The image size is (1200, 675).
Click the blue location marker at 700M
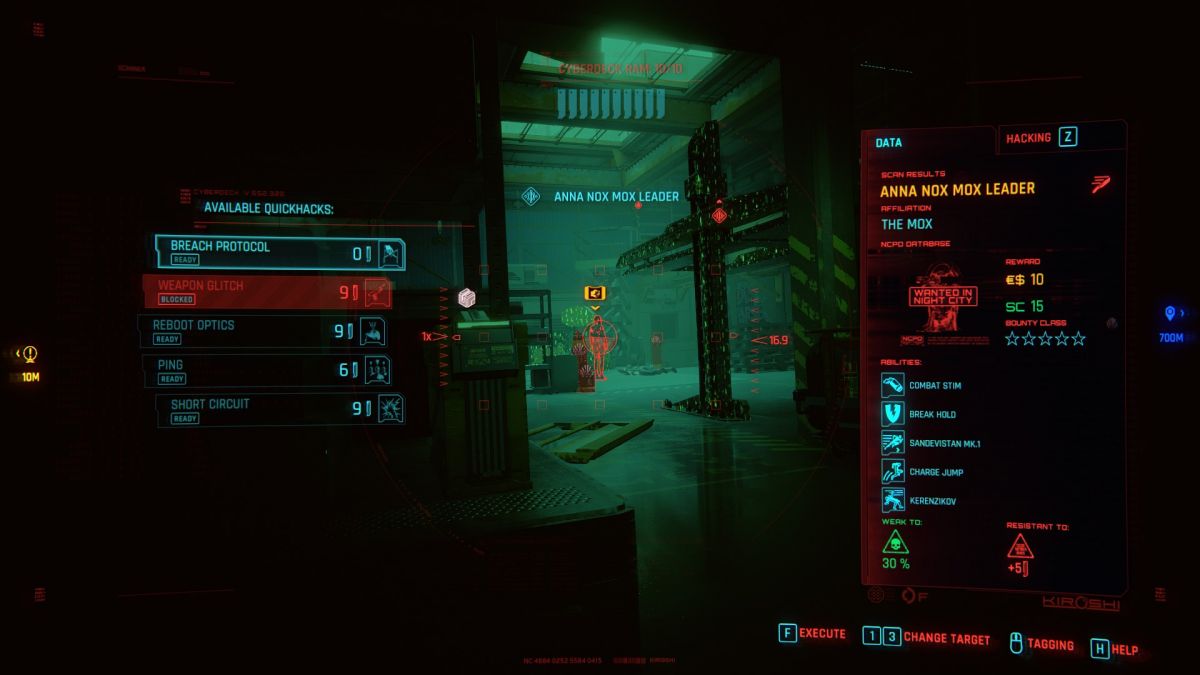pyautogui.click(x=1170, y=314)
